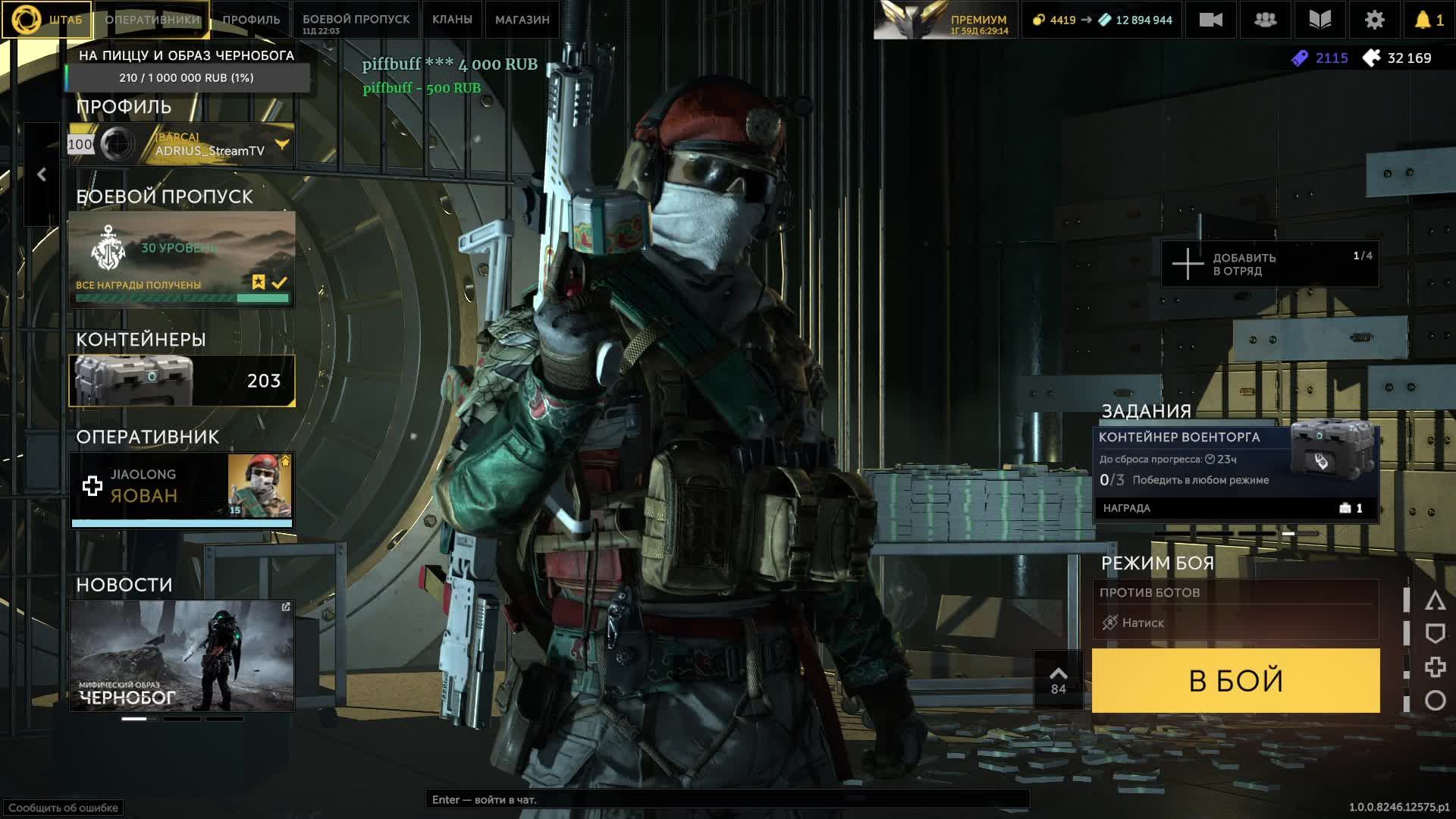This screenshot has height=819, width=1456.
Task: View the 30 уровень battle pass card
Action: [182, 259]
